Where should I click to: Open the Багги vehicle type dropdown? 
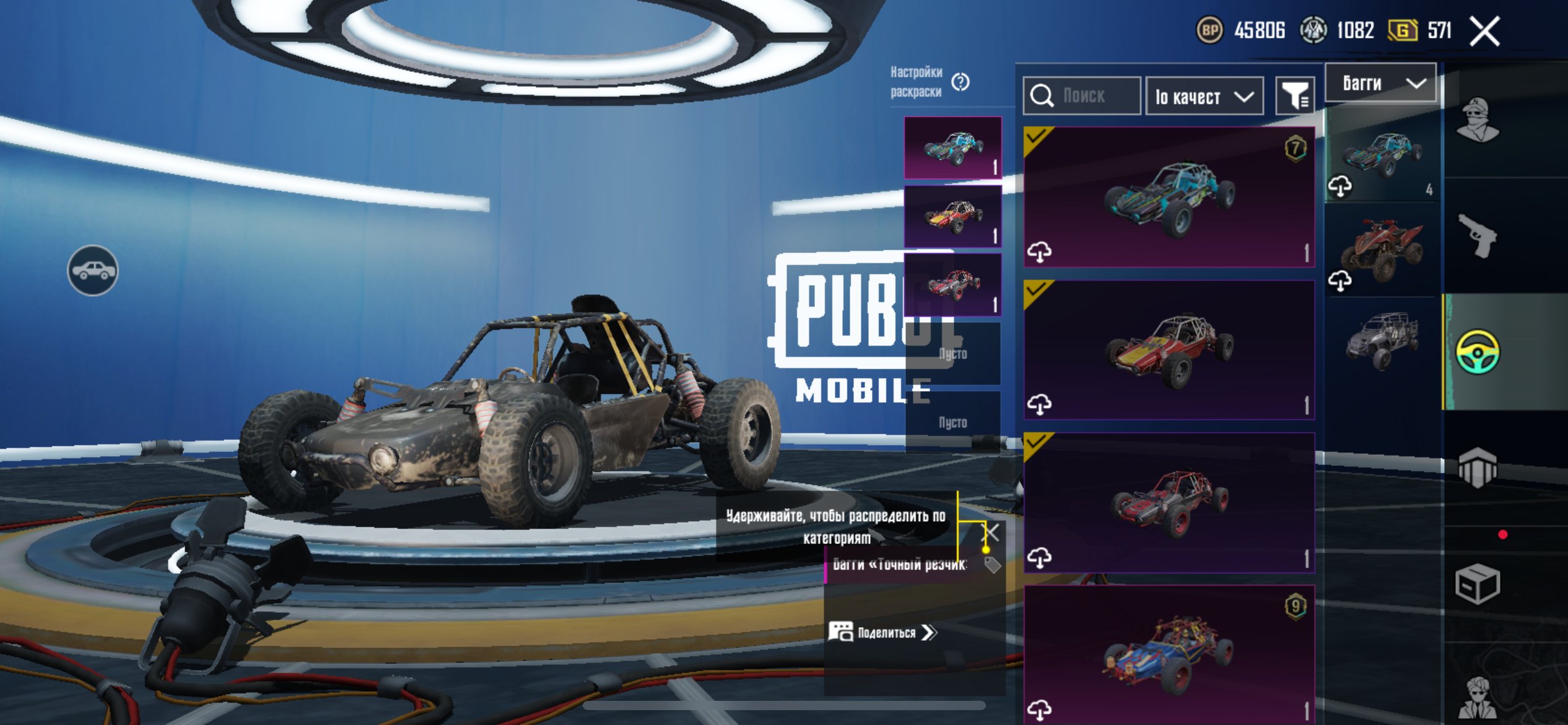click(x=1380, y=83)
